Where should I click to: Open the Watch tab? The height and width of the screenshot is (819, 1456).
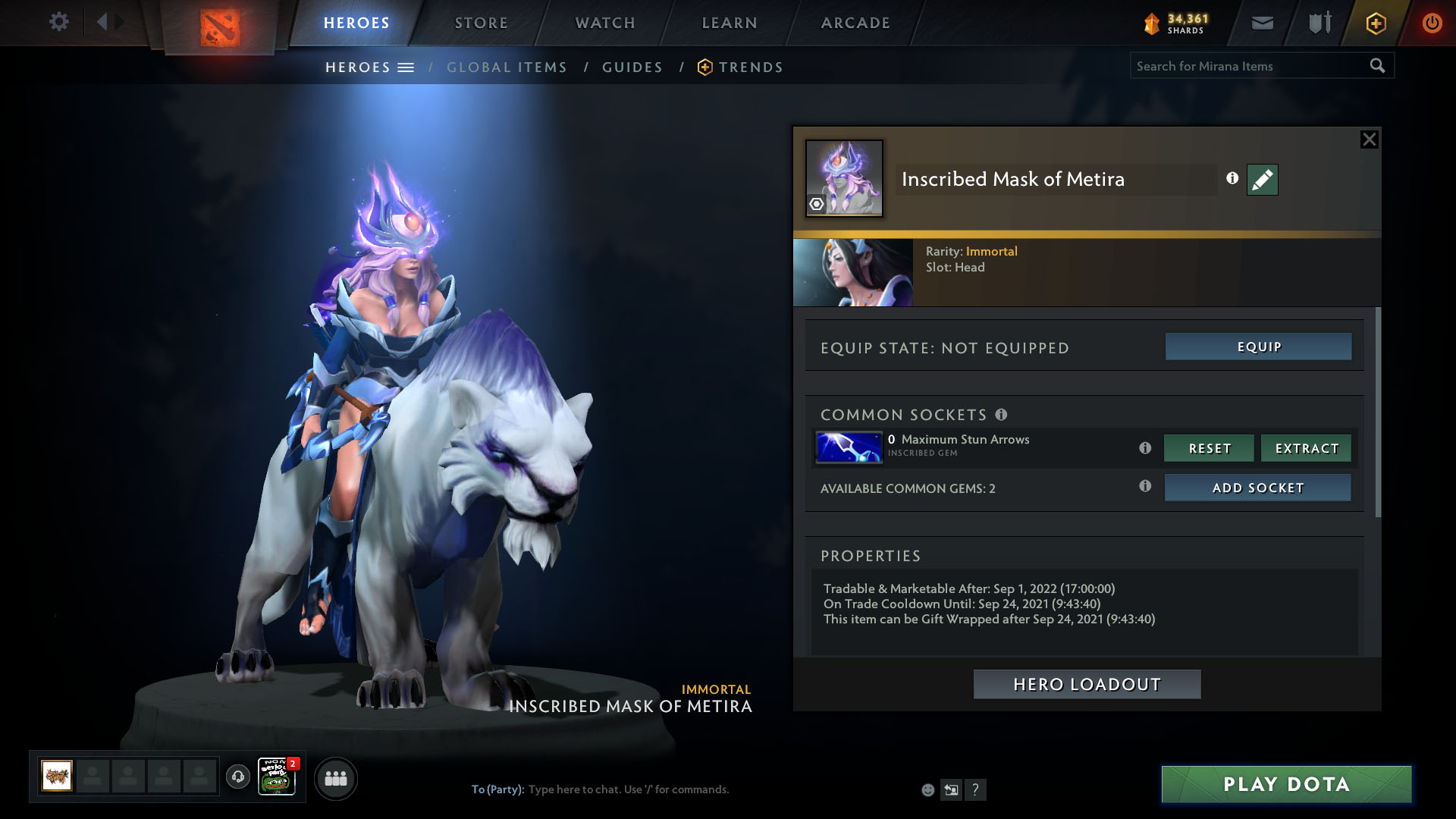click(604, 23)
